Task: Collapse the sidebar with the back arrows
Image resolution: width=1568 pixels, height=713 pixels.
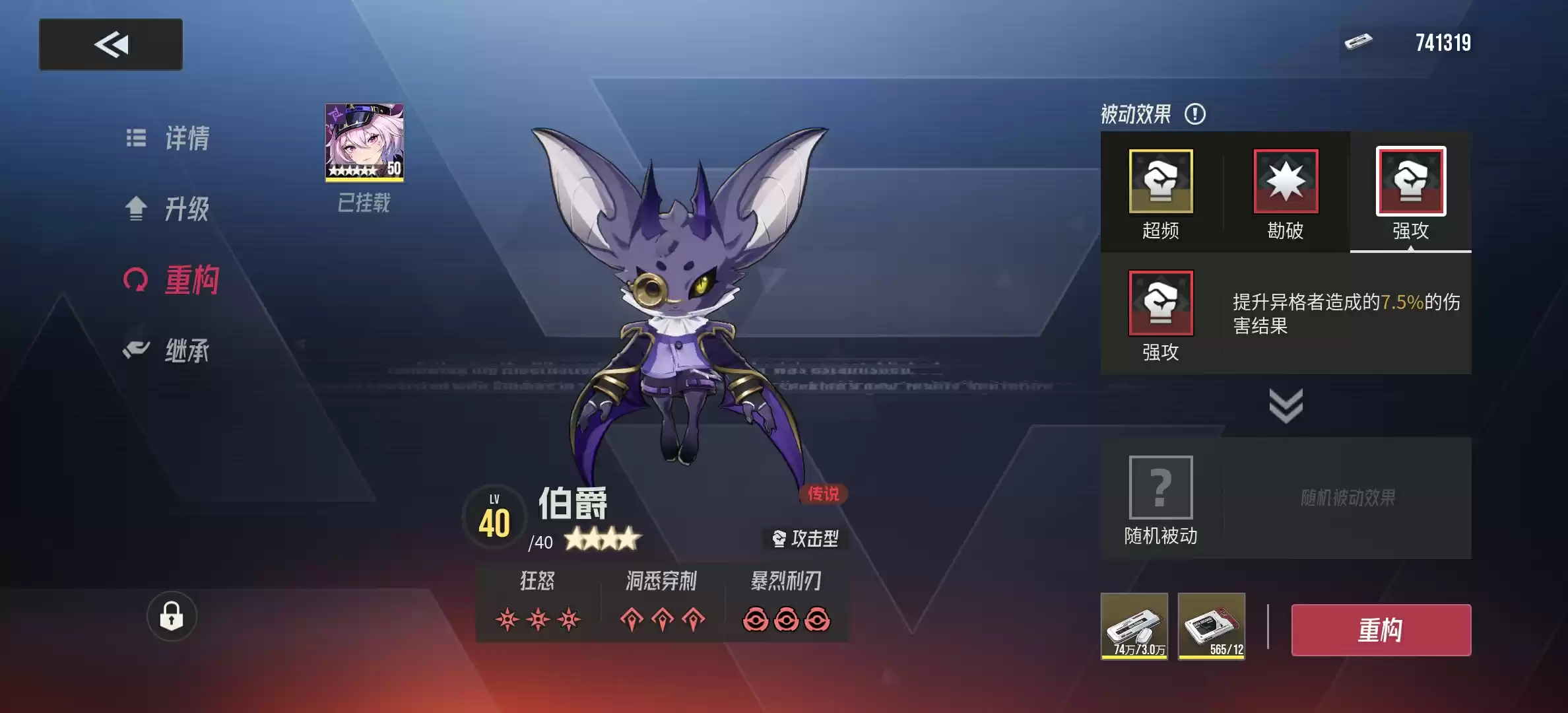Action: (110, 44)
